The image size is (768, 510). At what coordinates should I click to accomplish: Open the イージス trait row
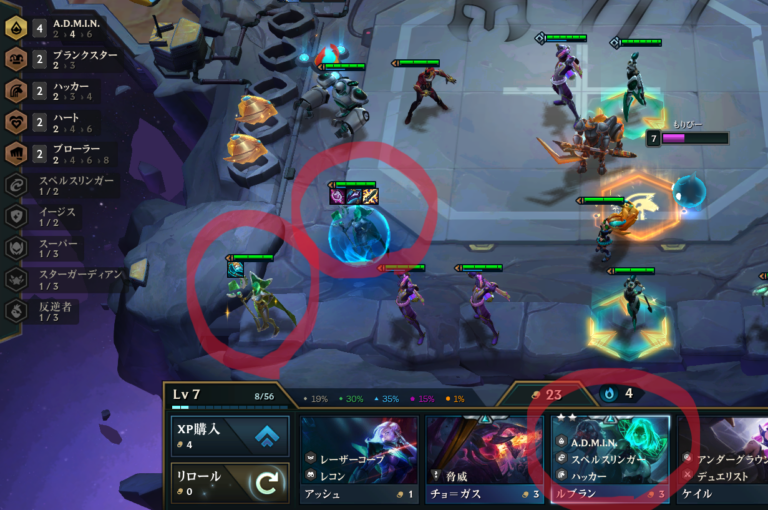[x=62, y=216]
